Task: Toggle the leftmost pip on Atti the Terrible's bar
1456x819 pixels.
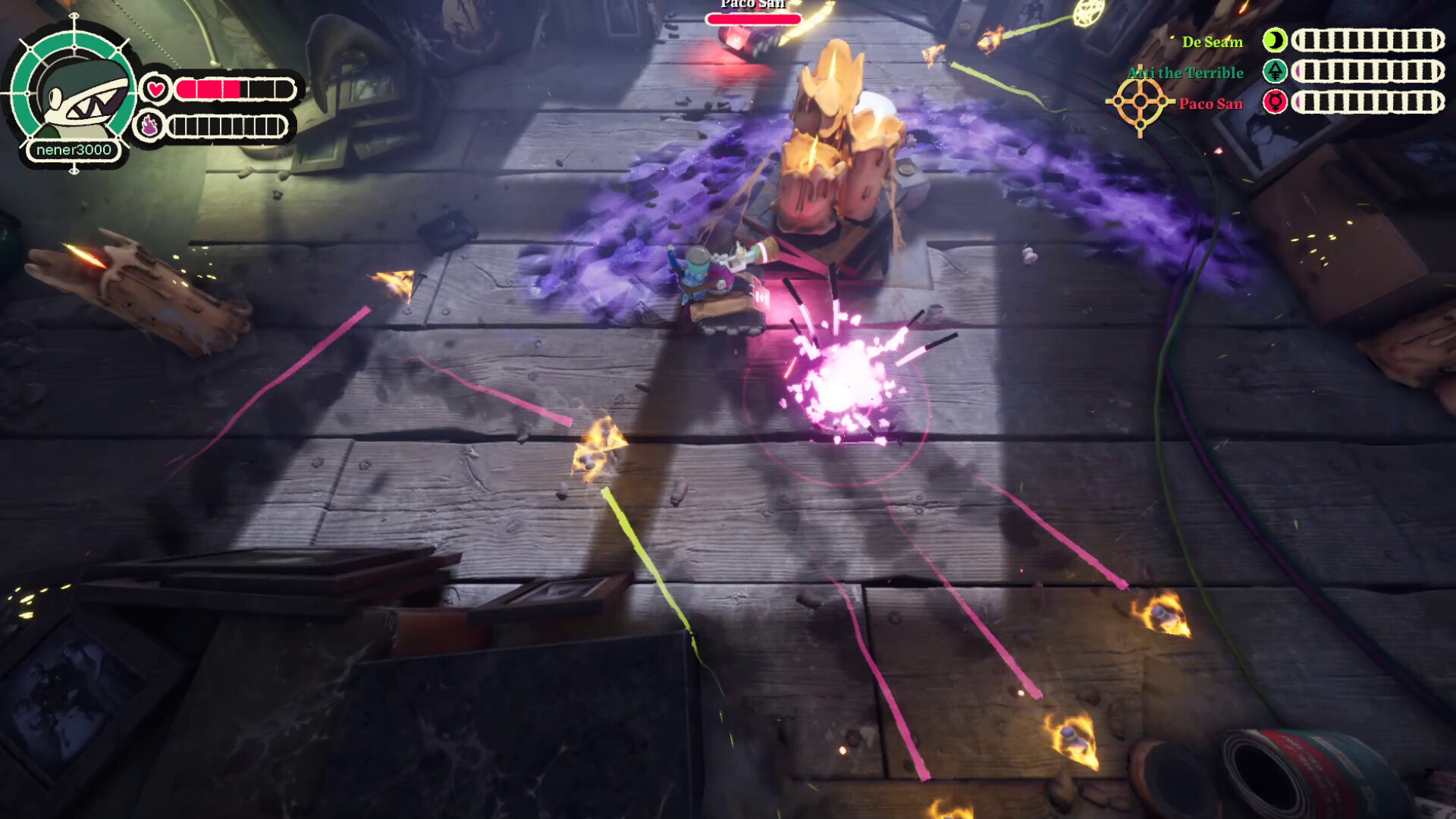Action: 1310,72
